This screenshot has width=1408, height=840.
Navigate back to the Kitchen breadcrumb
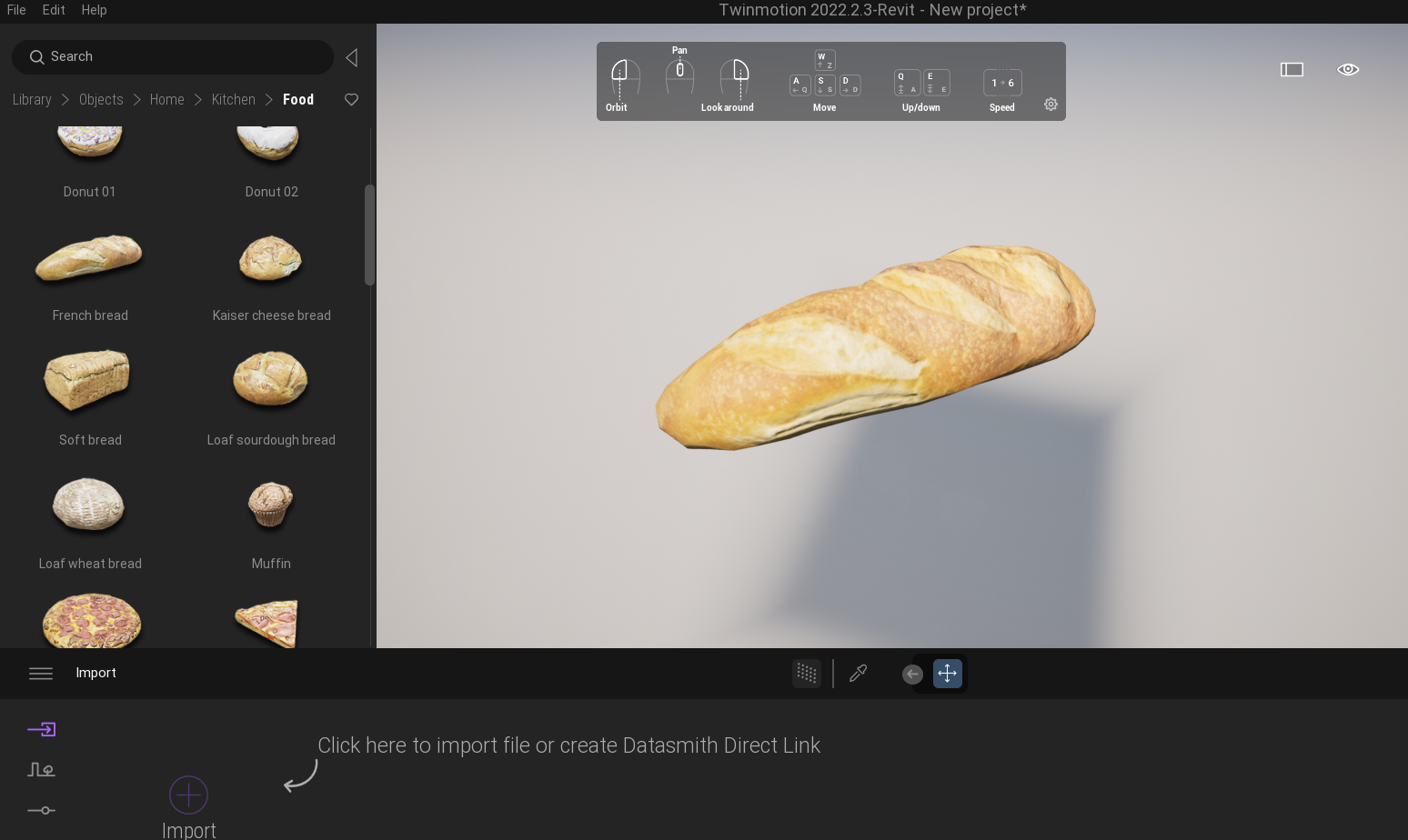tap(233, 100)
